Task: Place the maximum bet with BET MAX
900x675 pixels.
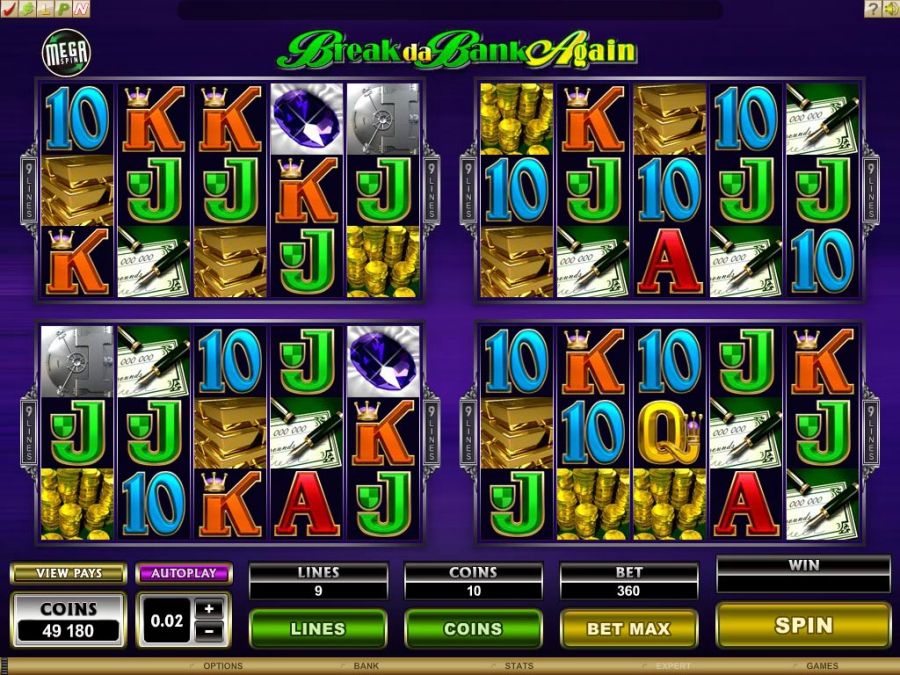Action: [x=628, y=628]
